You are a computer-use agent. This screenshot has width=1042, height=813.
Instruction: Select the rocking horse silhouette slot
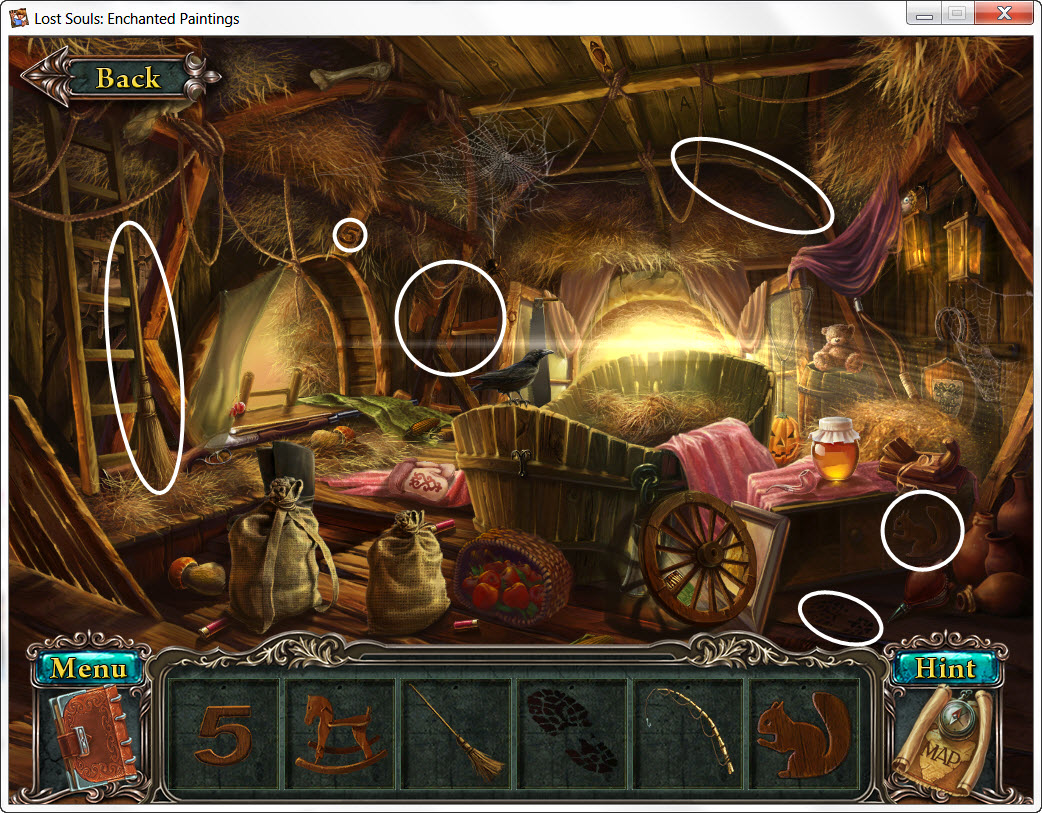click(x=339, y=739)
